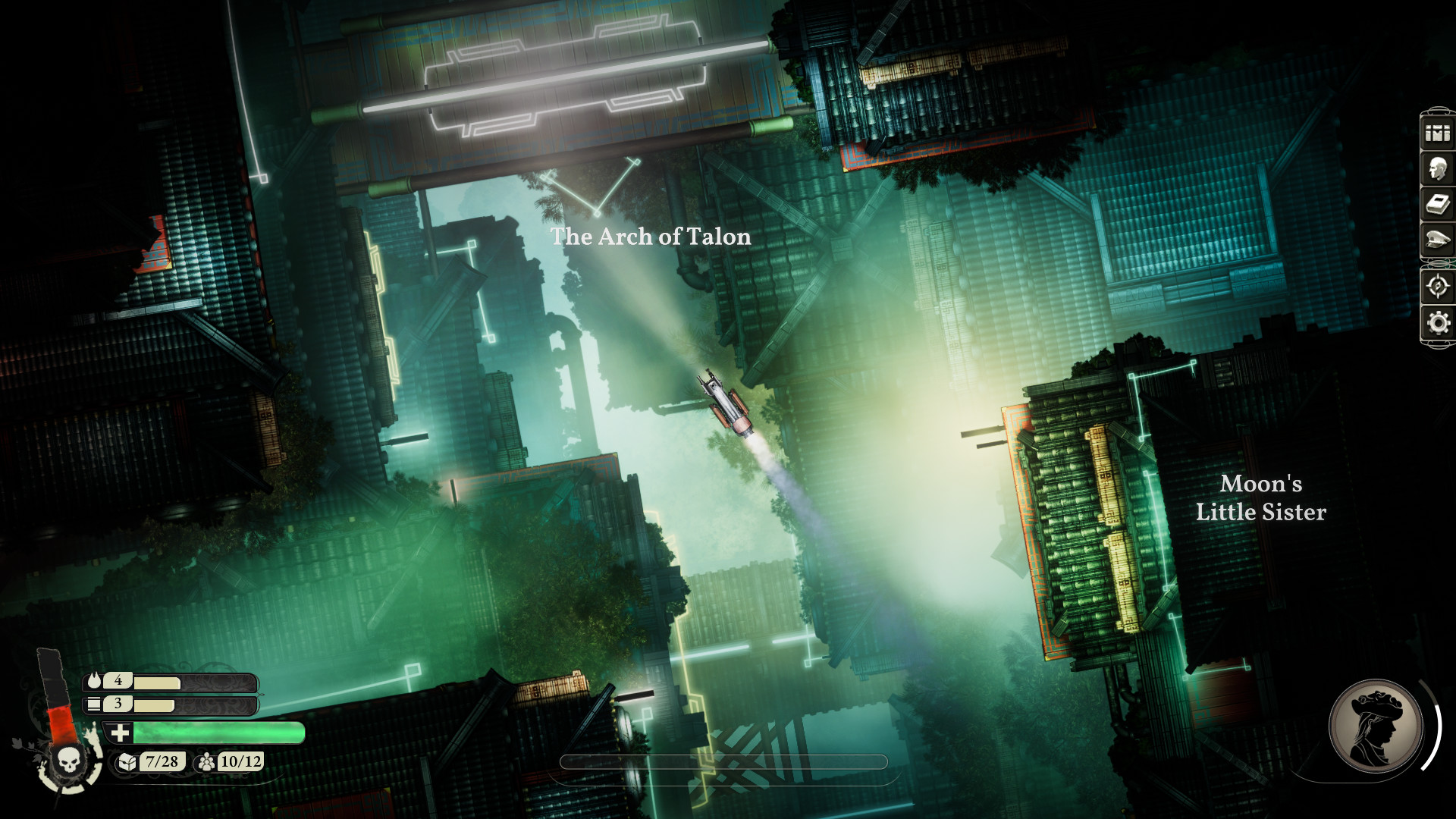Open the character head profile icon
1456x819 pixels.
click(x=1437, y=169)
